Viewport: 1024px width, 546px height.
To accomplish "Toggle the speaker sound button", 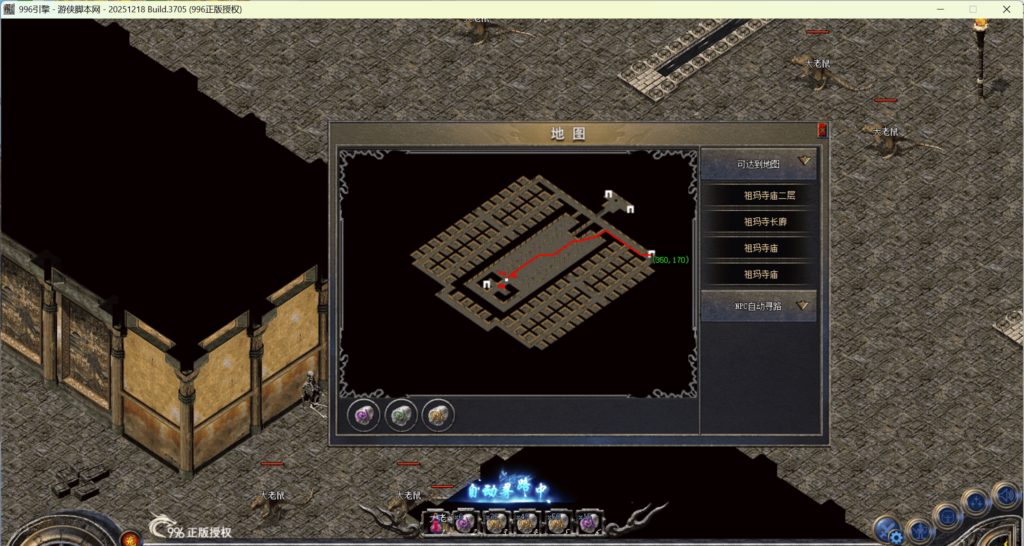I will tap(1008, 495).
